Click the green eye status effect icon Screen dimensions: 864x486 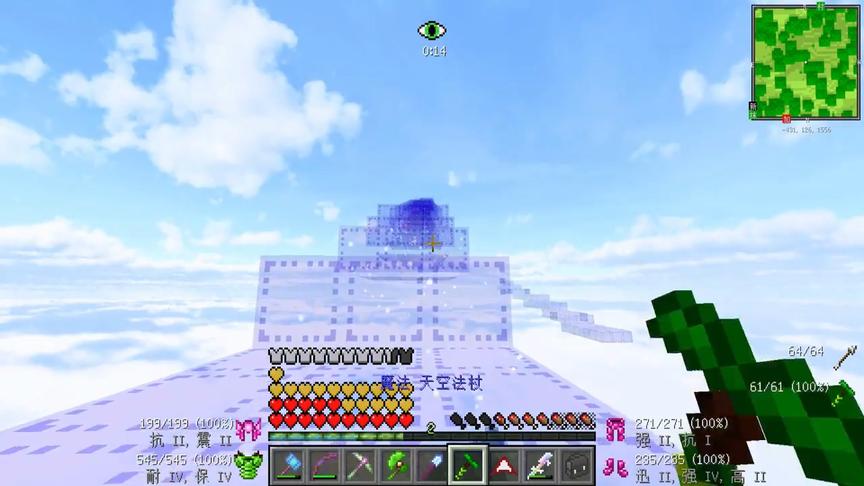click(x=432, y=31)
